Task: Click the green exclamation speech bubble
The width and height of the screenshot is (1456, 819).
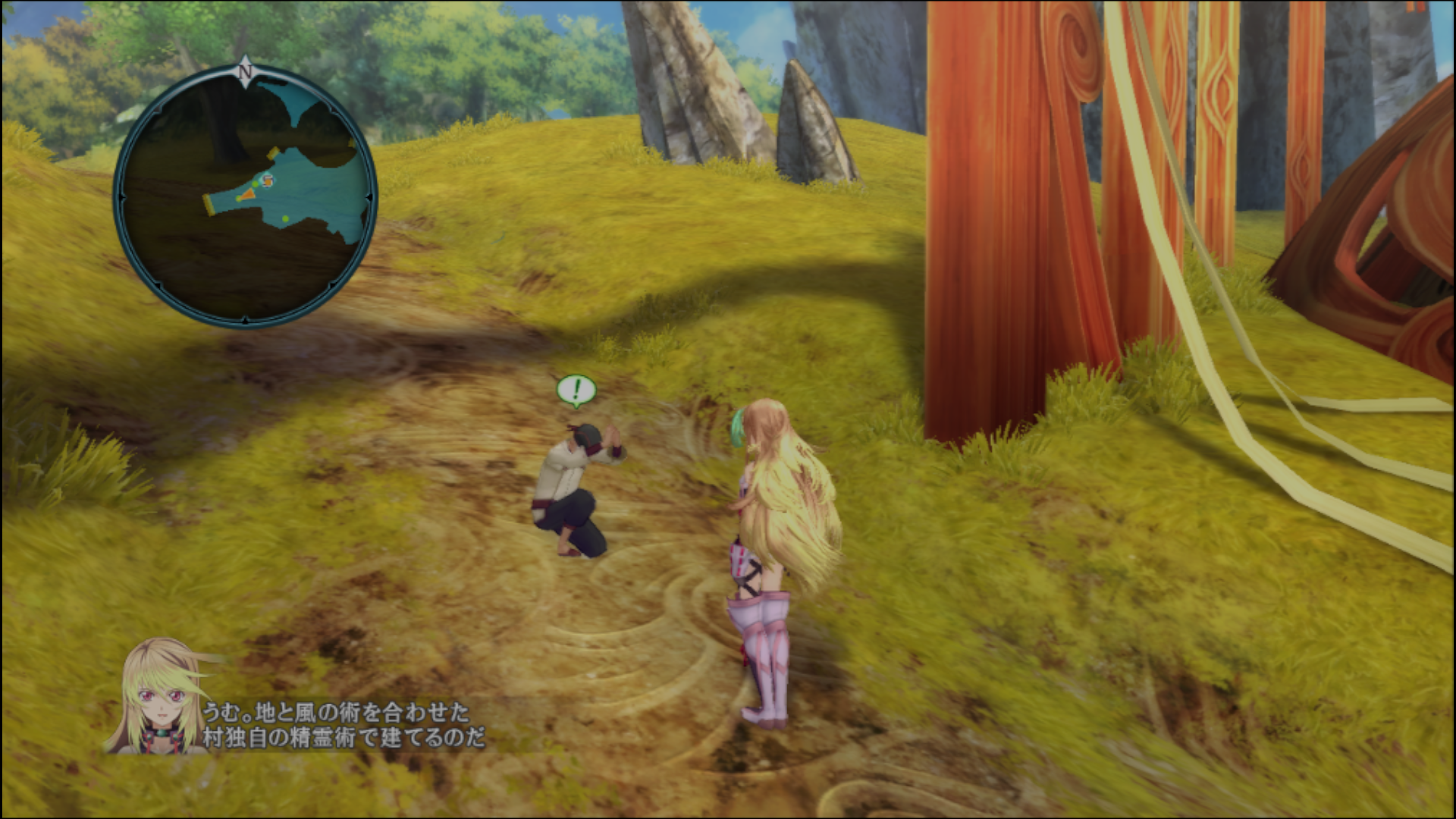Action: (576, 391)
